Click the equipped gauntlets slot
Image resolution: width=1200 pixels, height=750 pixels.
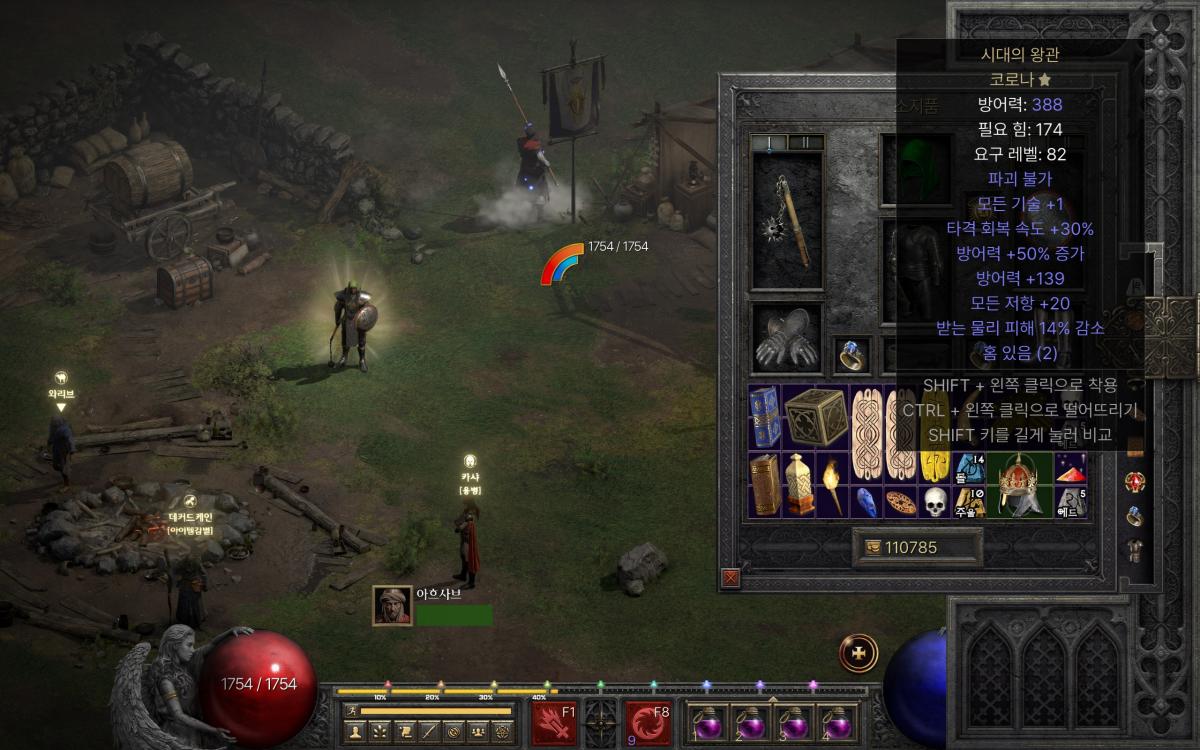pos(786,338)
